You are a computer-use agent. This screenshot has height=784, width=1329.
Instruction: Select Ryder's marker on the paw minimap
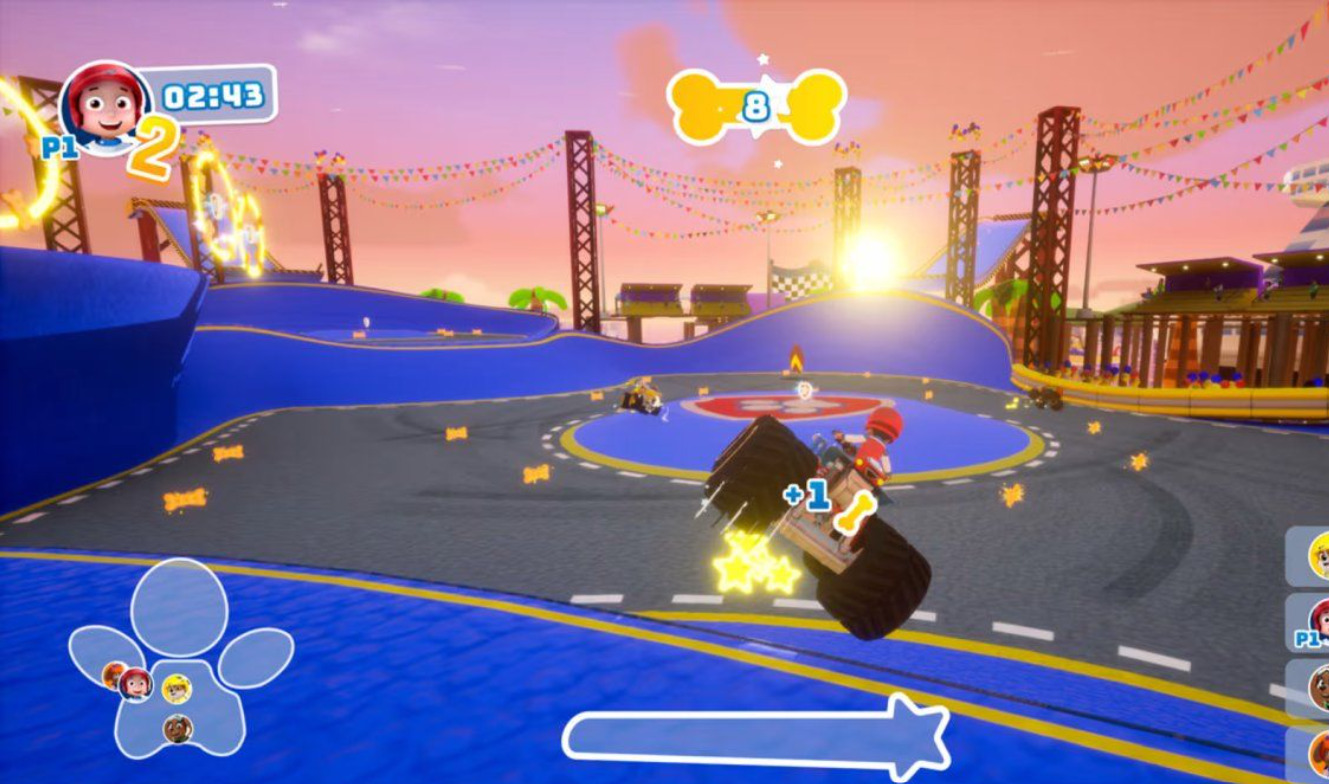pos(135,684)
